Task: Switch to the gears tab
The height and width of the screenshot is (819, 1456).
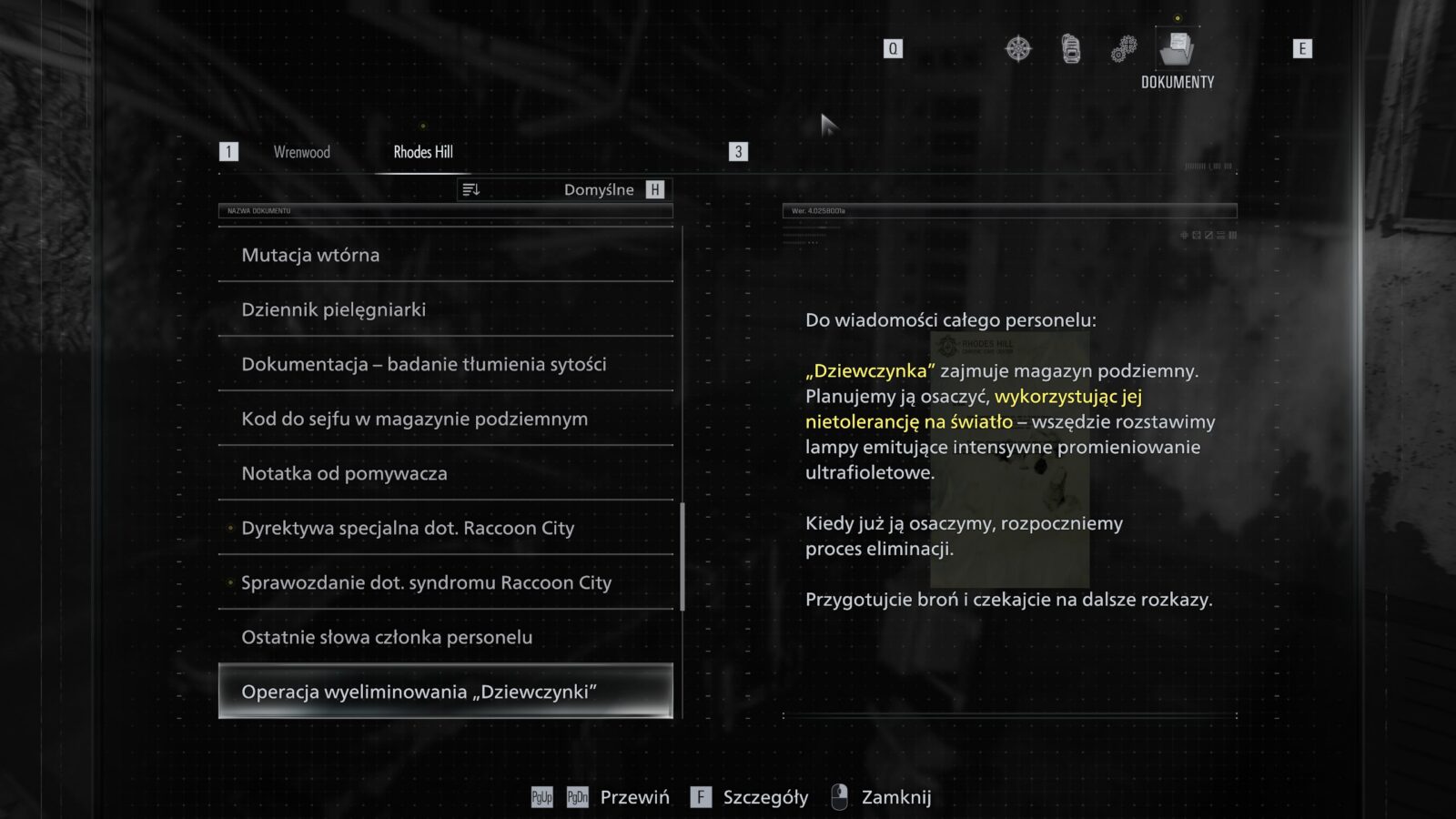Action: pyautogui.click(x=1124, y=48)
